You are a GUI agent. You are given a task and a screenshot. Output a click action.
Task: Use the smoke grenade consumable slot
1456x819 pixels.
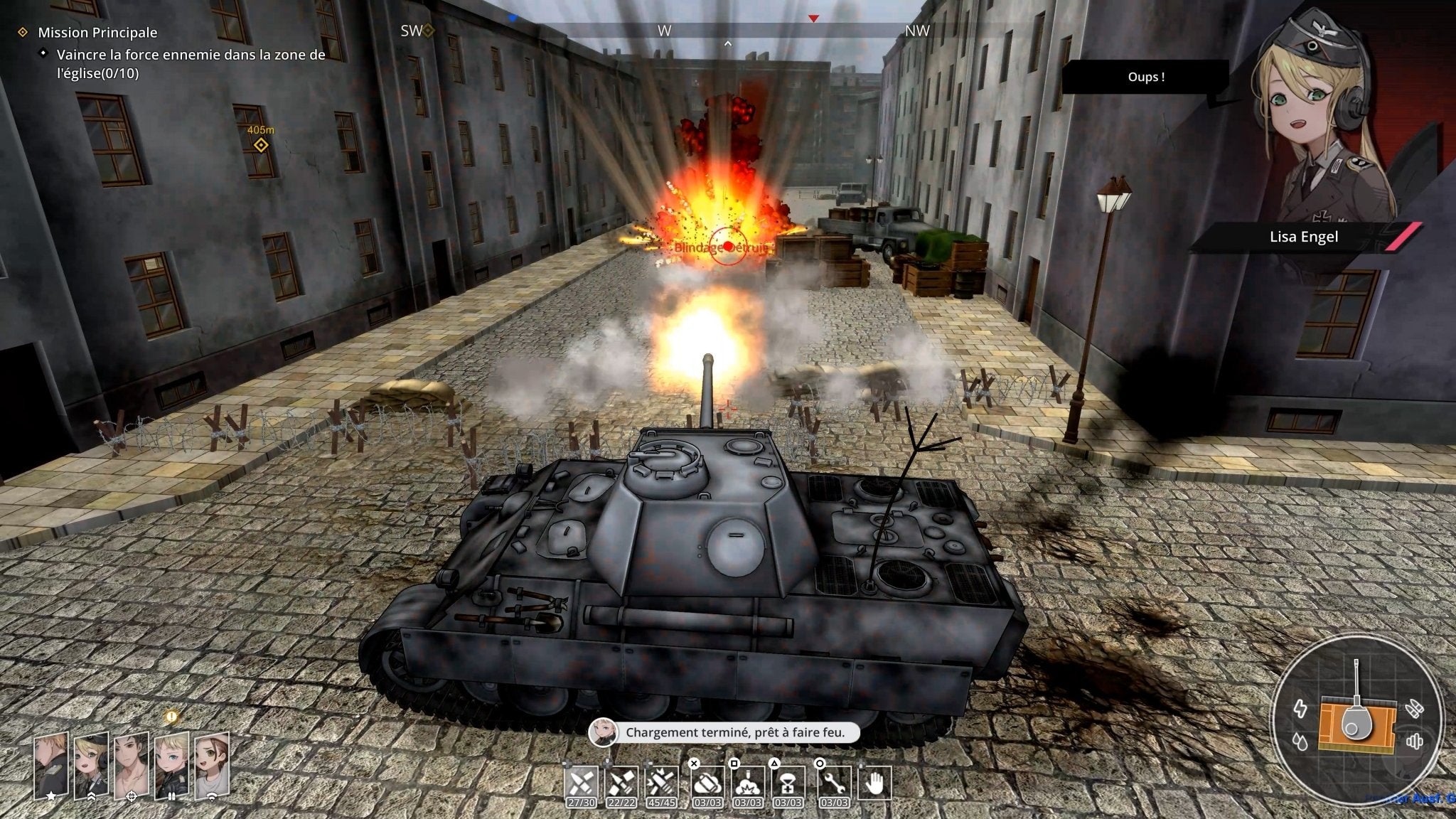(x=708, y=782)
